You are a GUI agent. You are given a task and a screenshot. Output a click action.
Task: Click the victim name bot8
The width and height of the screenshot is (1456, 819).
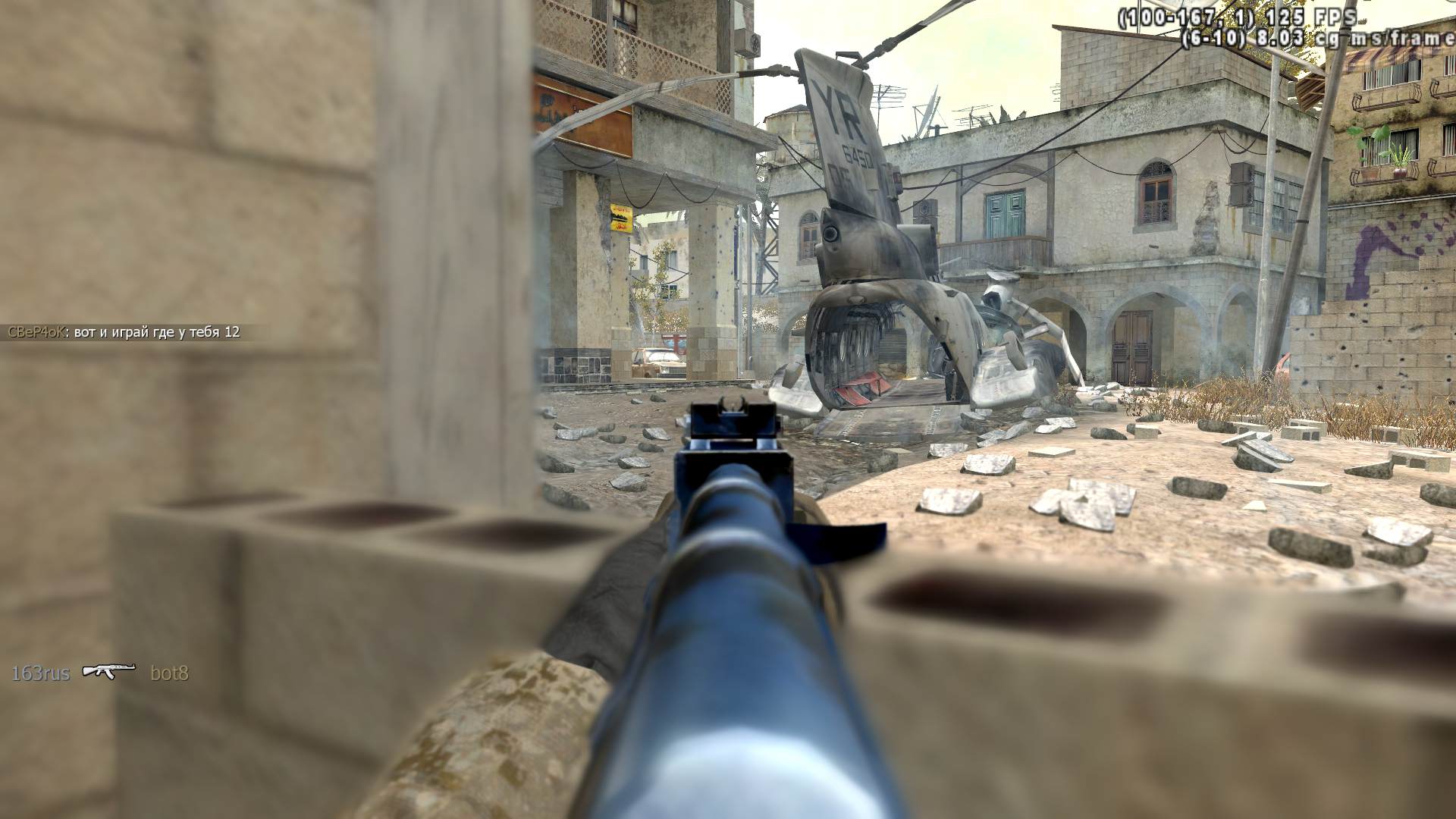click(169, 673)
